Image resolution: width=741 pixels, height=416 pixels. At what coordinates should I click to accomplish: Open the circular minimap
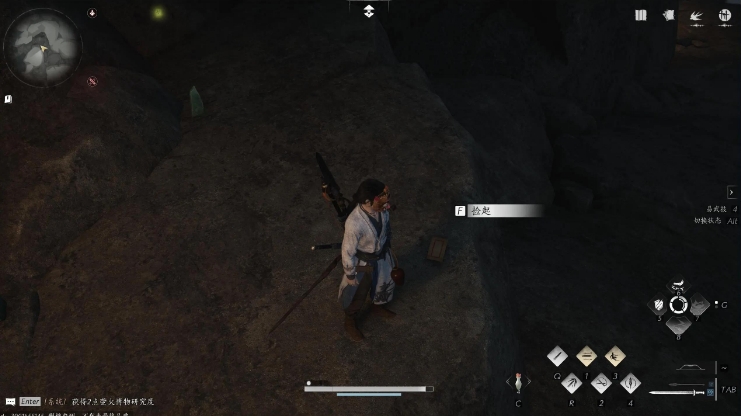point(42,46)
